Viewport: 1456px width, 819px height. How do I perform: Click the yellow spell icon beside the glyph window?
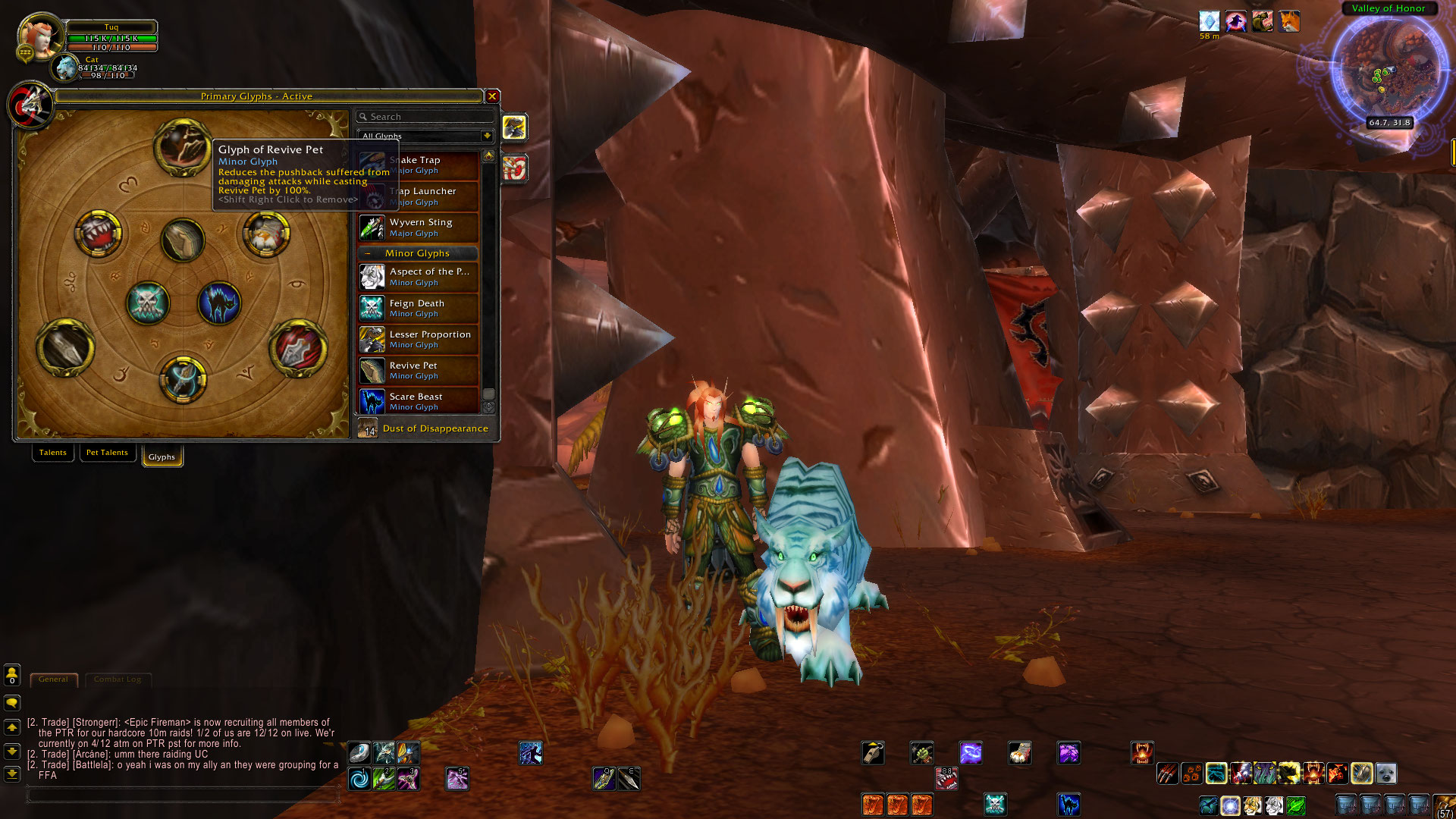tap(514, 127)
